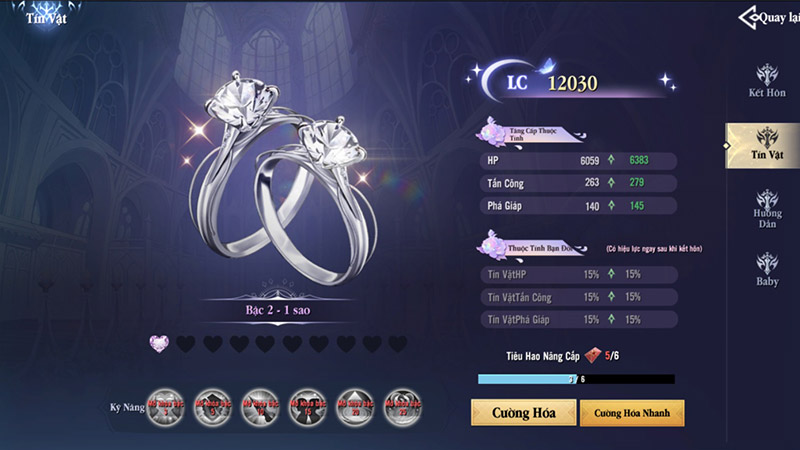Screen dimensions: 800x450
Task: Switch to the Baby tab
Action: [767, 270]
